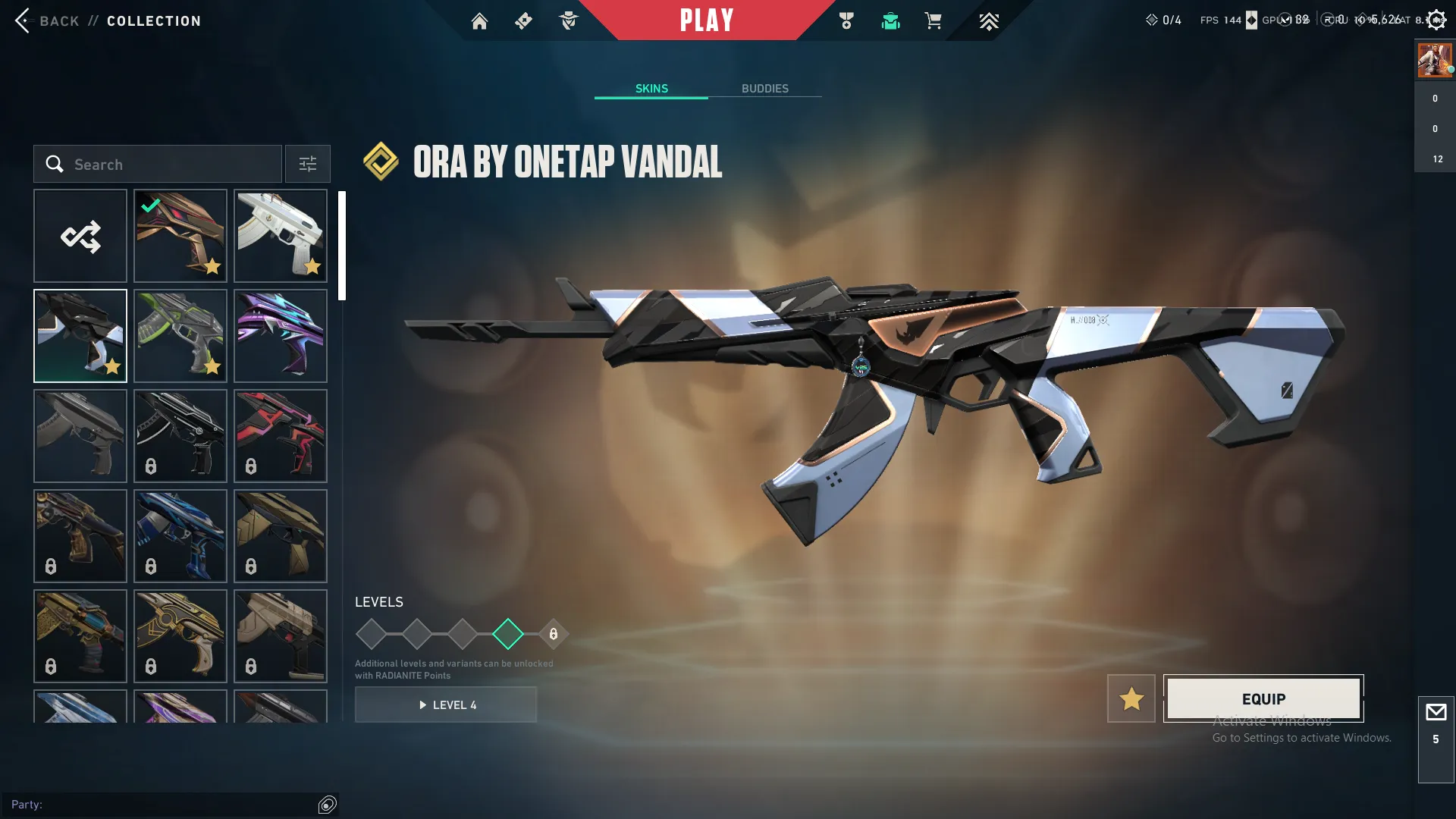The image size is (1456, 819).
Task: Open the Career medal icon
Action: click(x=847, y=21)
